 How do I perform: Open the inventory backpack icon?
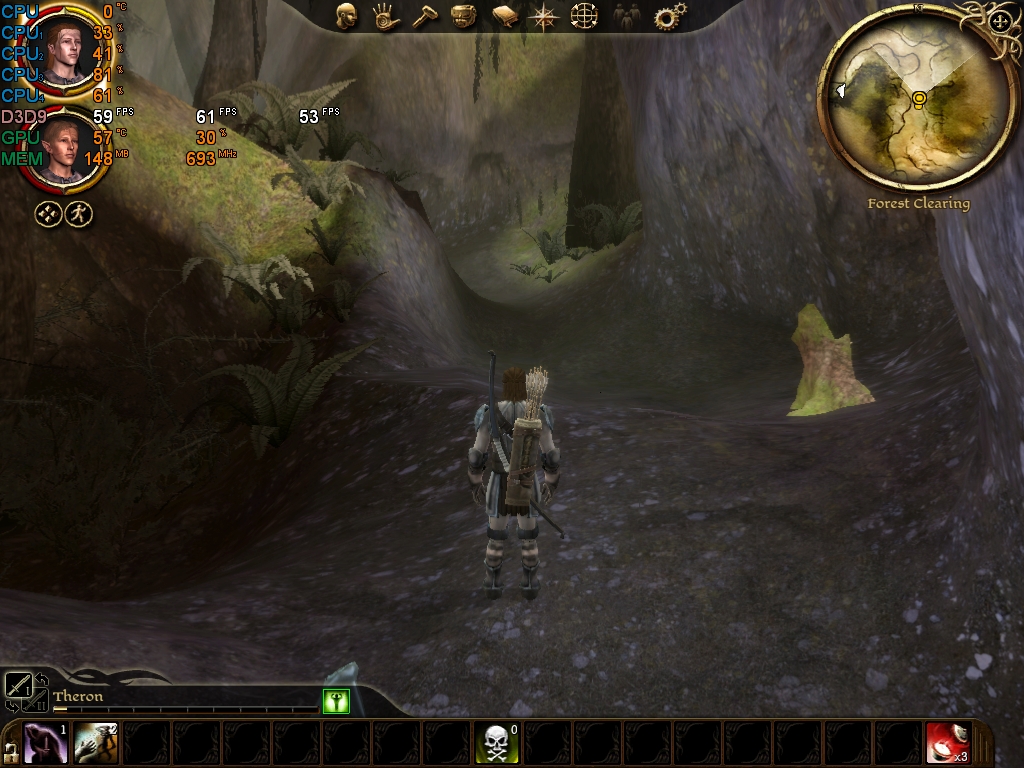[462, 16]
